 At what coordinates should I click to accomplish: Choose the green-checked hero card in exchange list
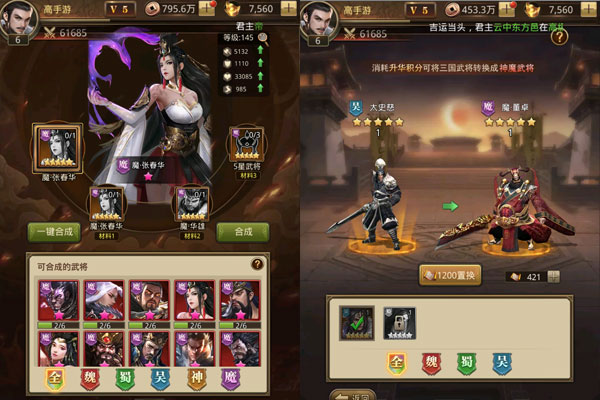click(356, 323)
